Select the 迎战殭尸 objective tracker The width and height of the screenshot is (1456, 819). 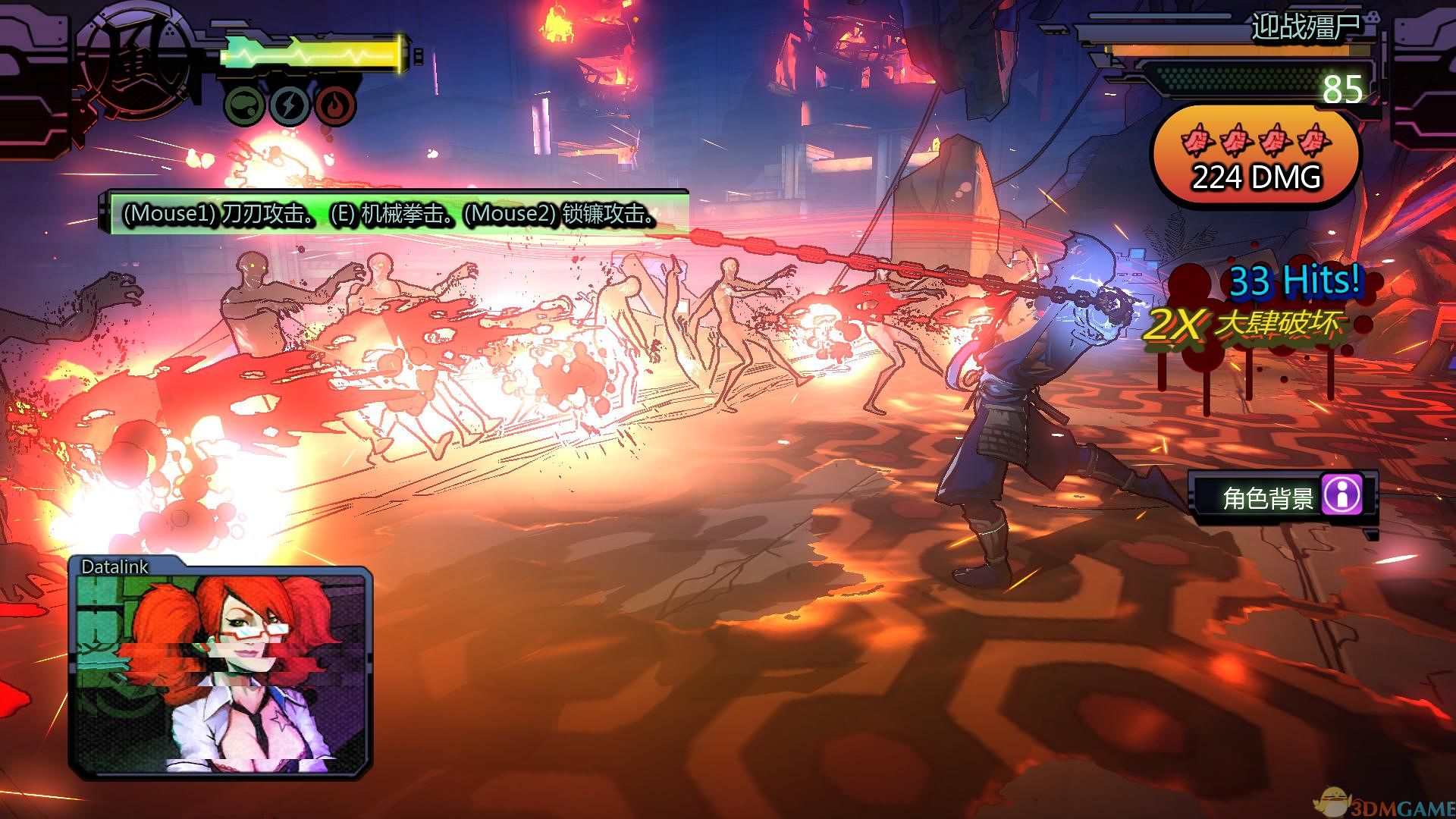click(1304, 28)
